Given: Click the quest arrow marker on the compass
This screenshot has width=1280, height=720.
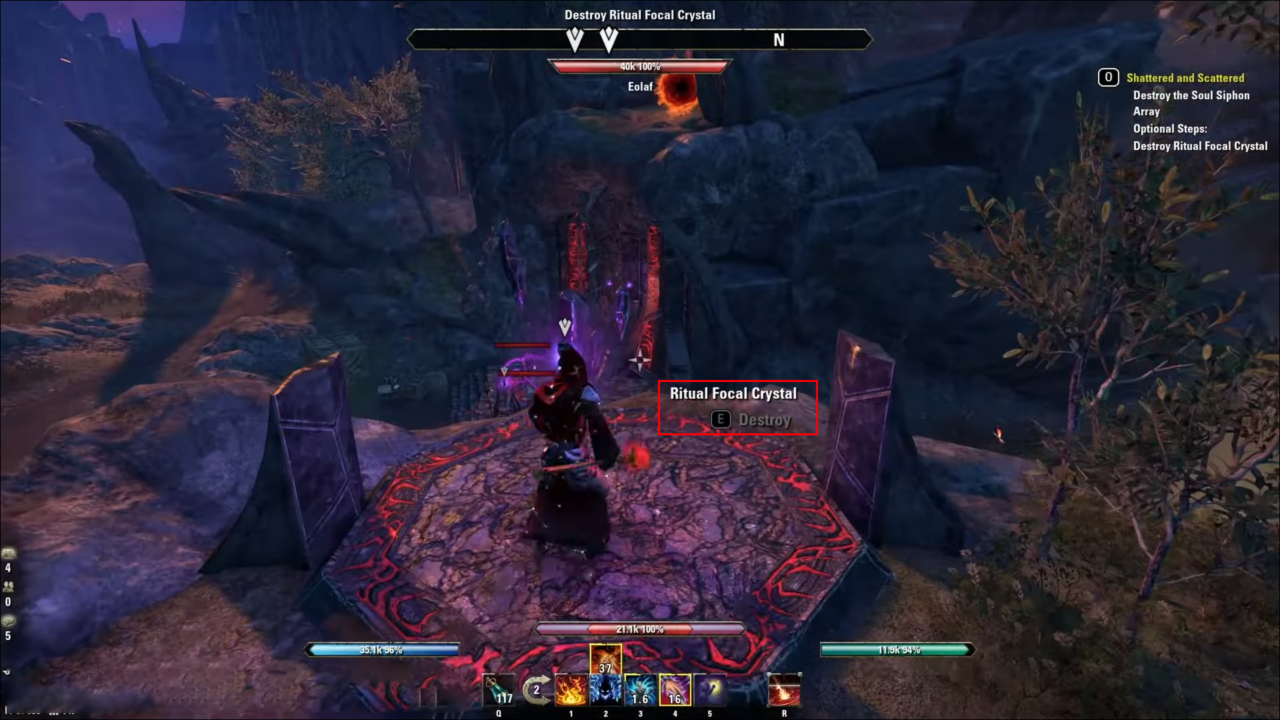Looking at the screenshot, I should point(576,40).
